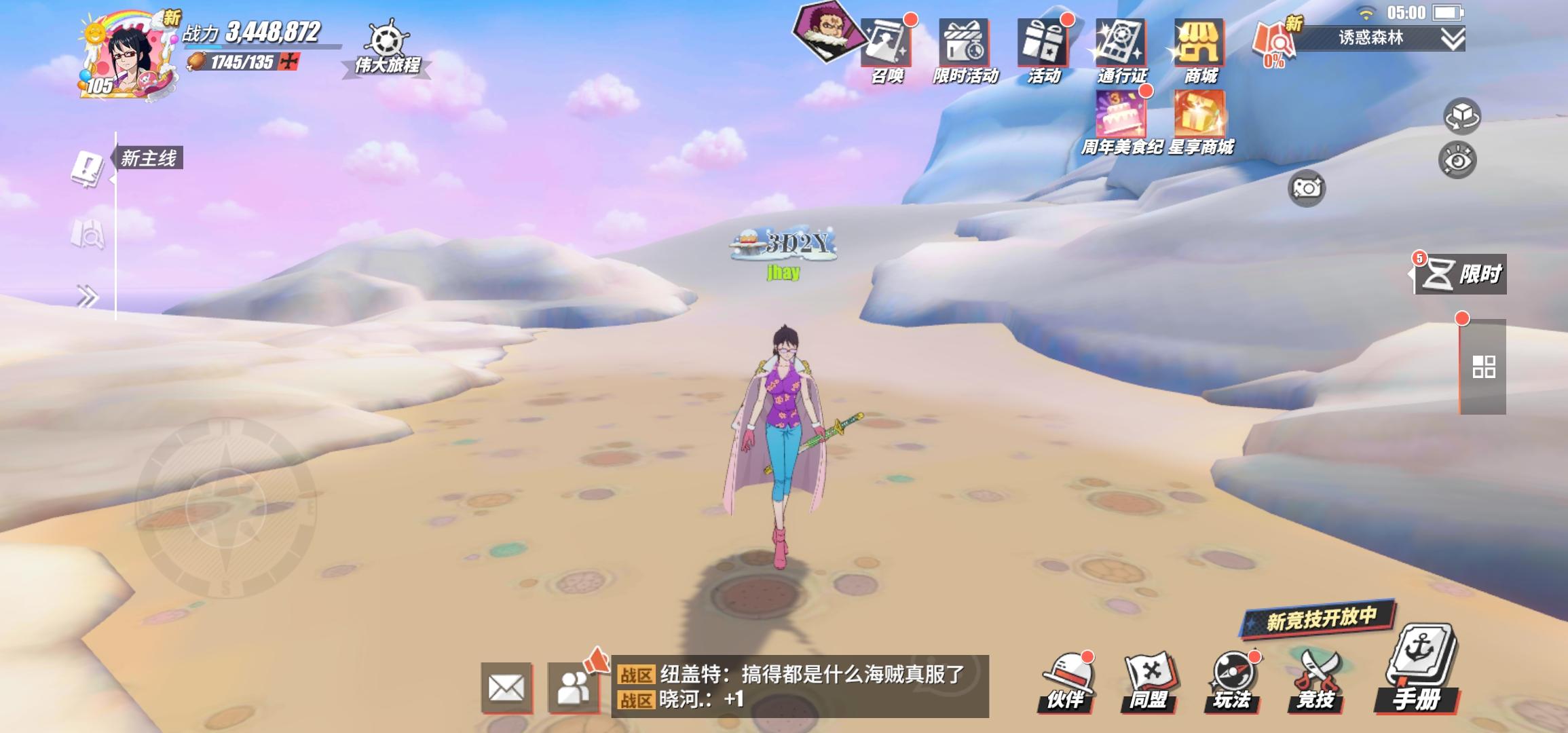
Task: Open 伟大旅程 Great Voyage
Action: (x=387, y=41)
